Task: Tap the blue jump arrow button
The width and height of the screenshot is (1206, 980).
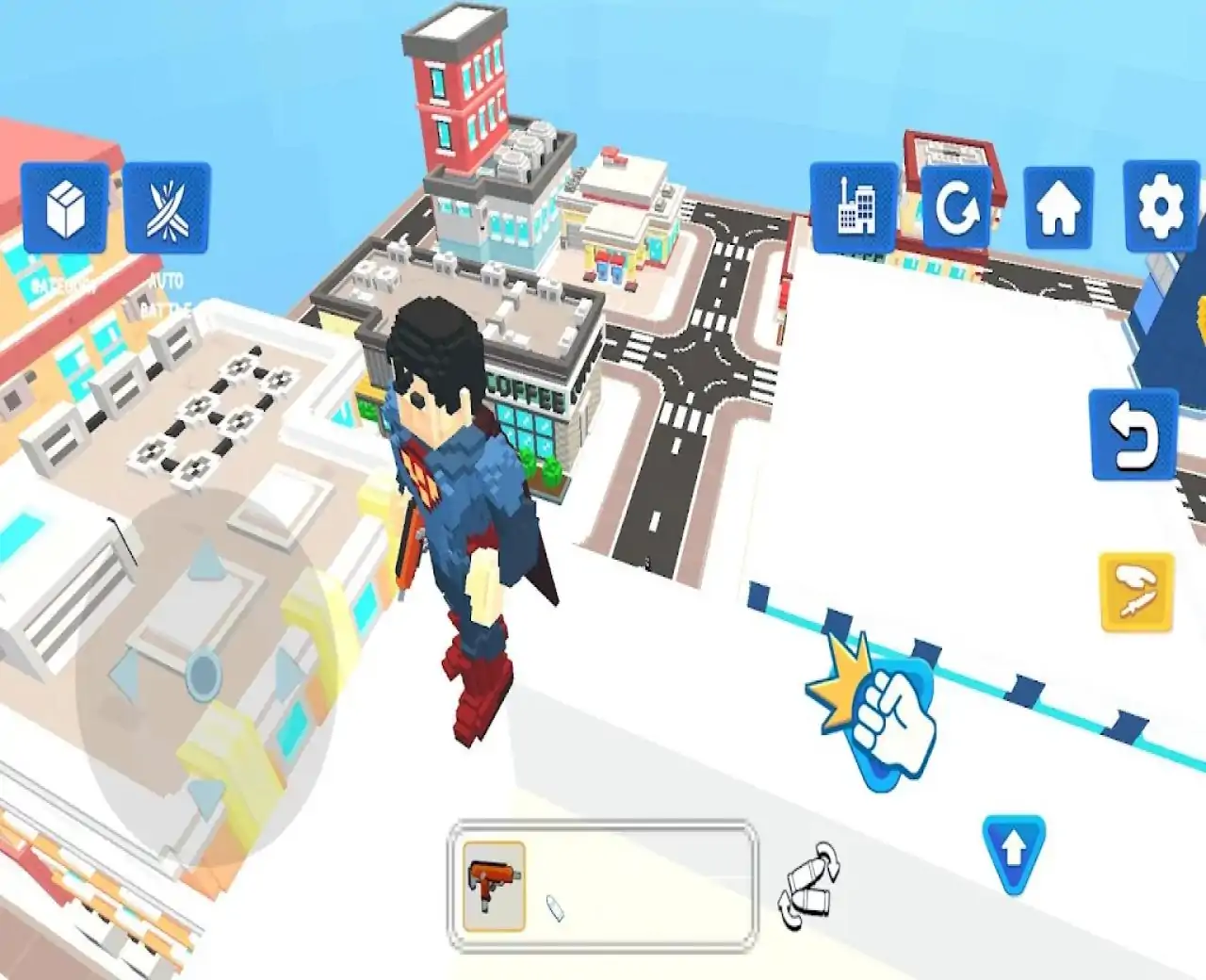Action: tap(1015, 854)
